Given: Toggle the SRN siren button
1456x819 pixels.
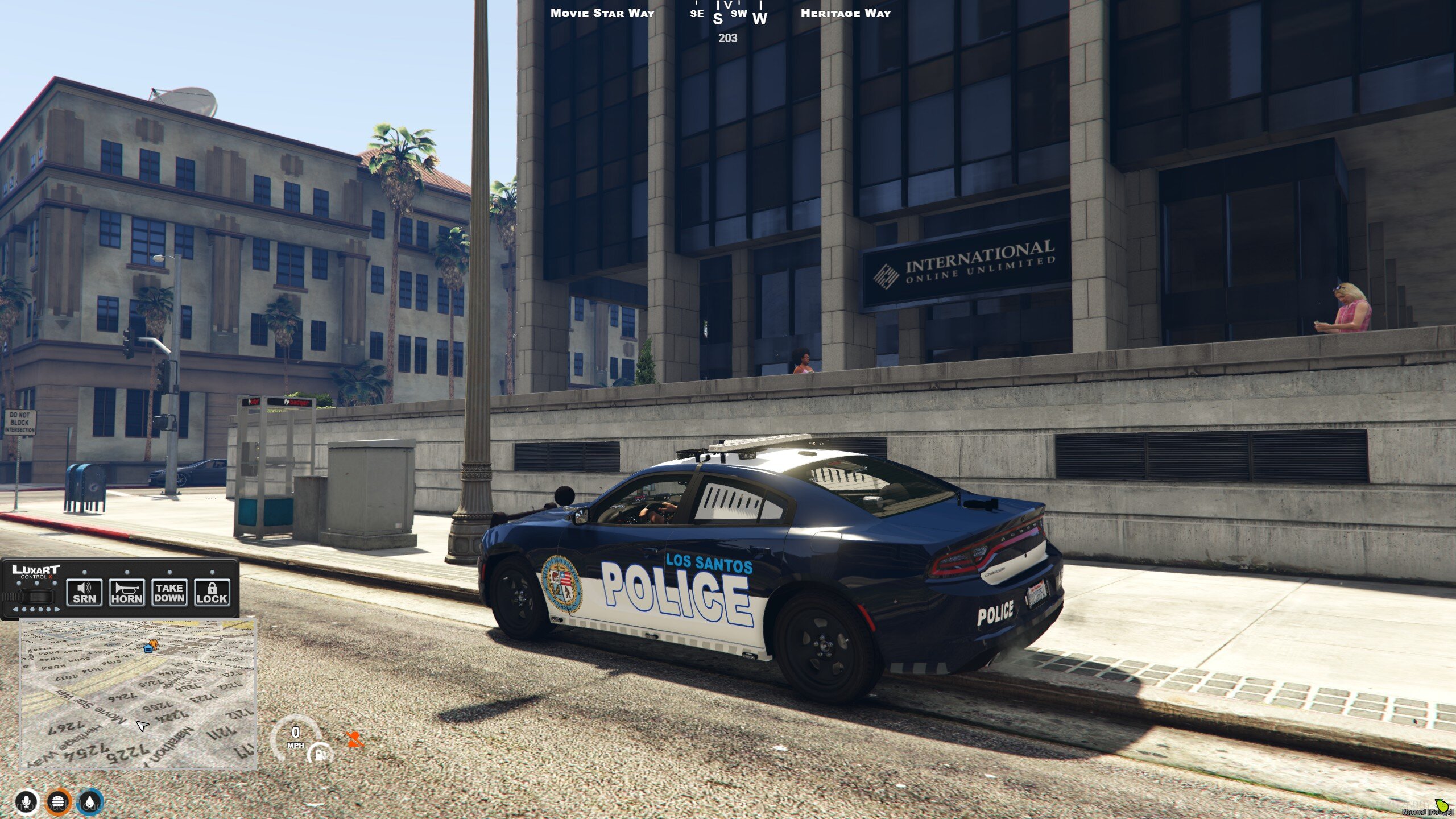Looking at the screenshot, I should [x=84, y=593].
